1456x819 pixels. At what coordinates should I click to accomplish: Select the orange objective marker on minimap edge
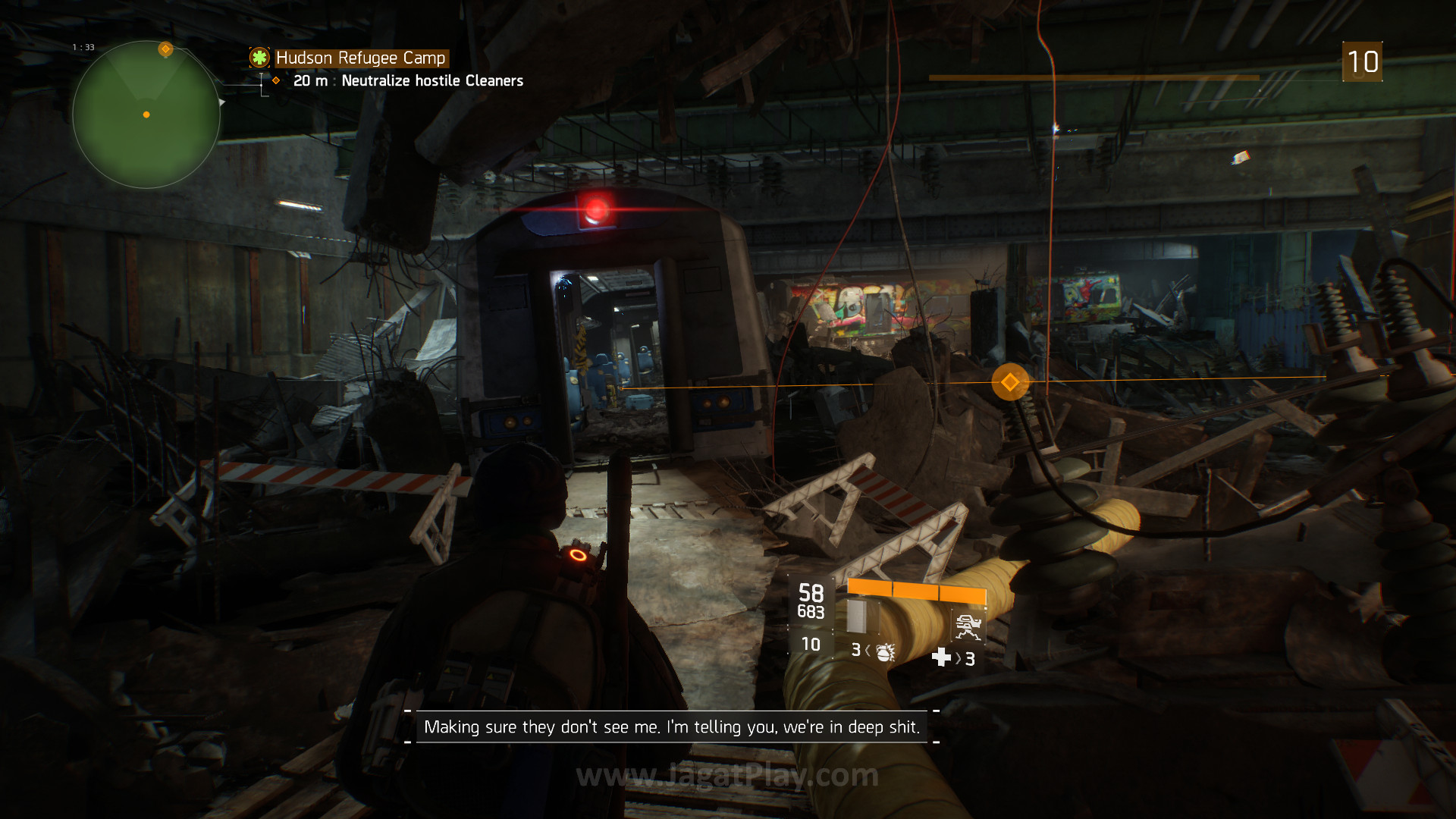point(165,49)
